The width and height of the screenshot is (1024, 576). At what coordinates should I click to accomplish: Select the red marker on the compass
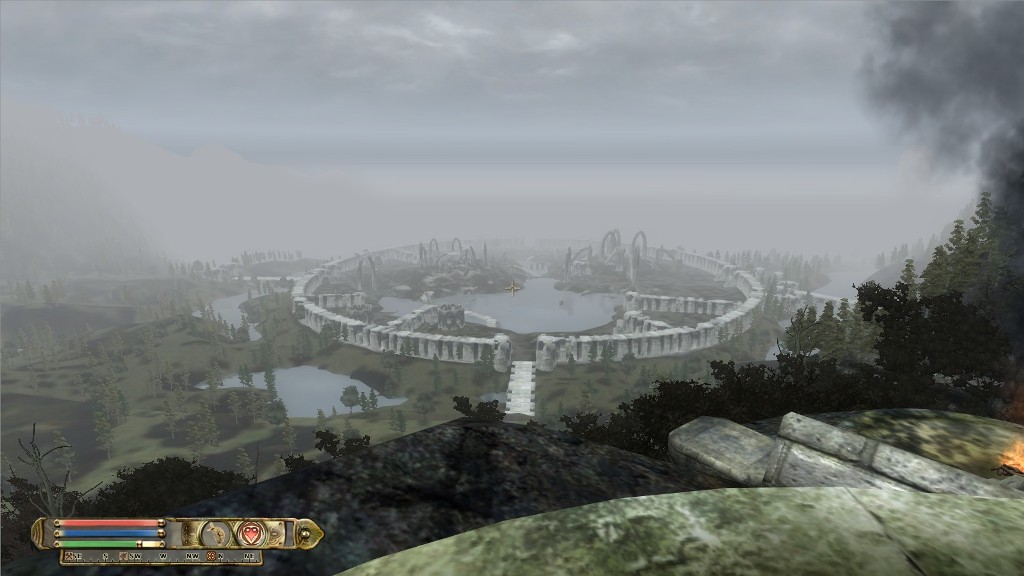pos(211,555)
